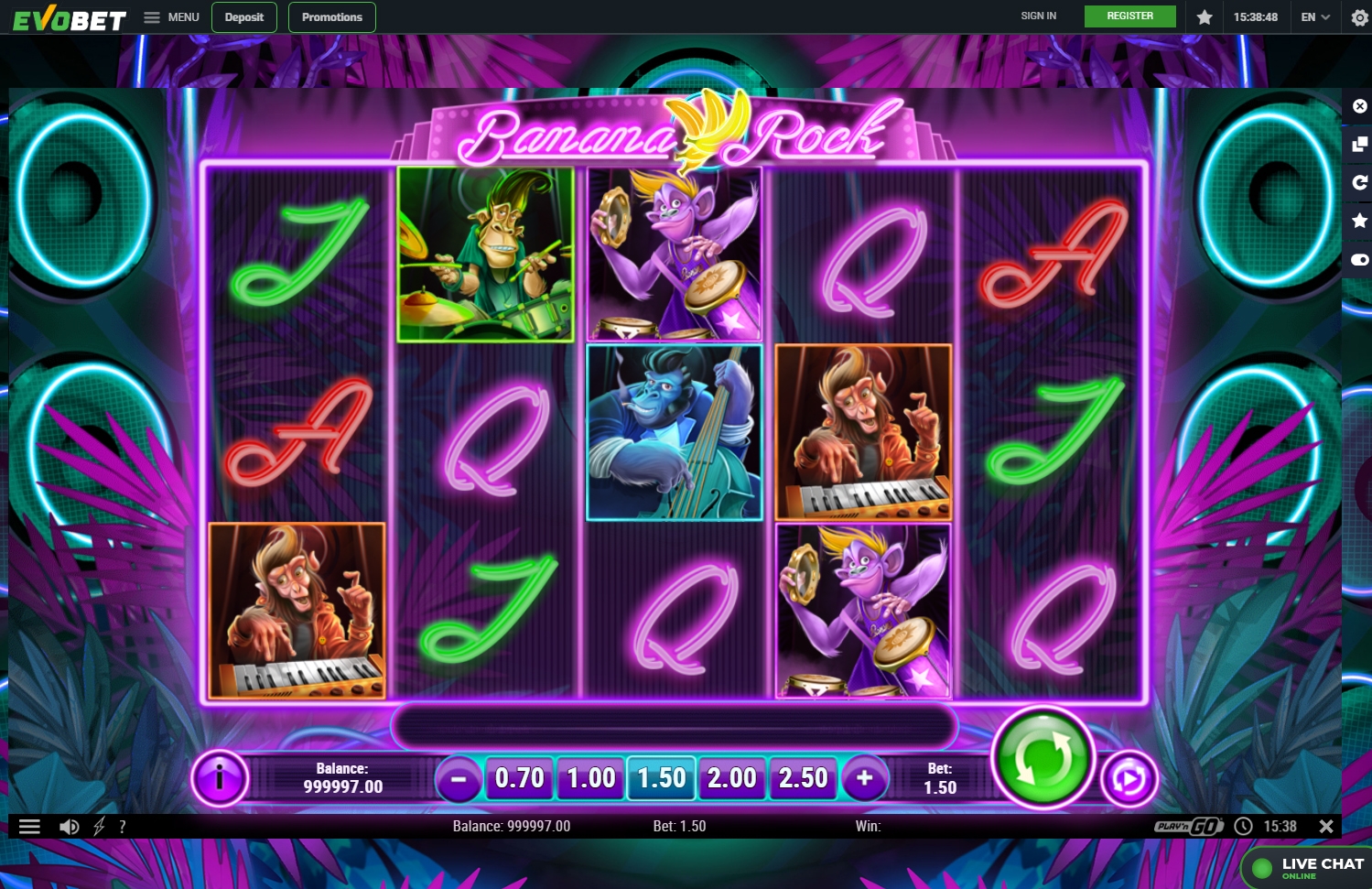Reload the game via sidebar refresh icon

(x=1359, y=181)
